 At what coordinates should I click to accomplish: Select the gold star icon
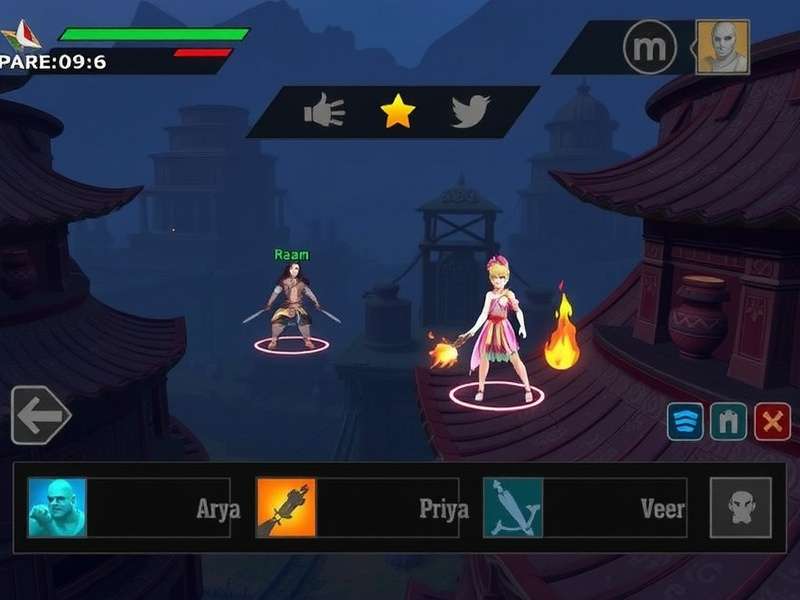(x=397, y=112)
